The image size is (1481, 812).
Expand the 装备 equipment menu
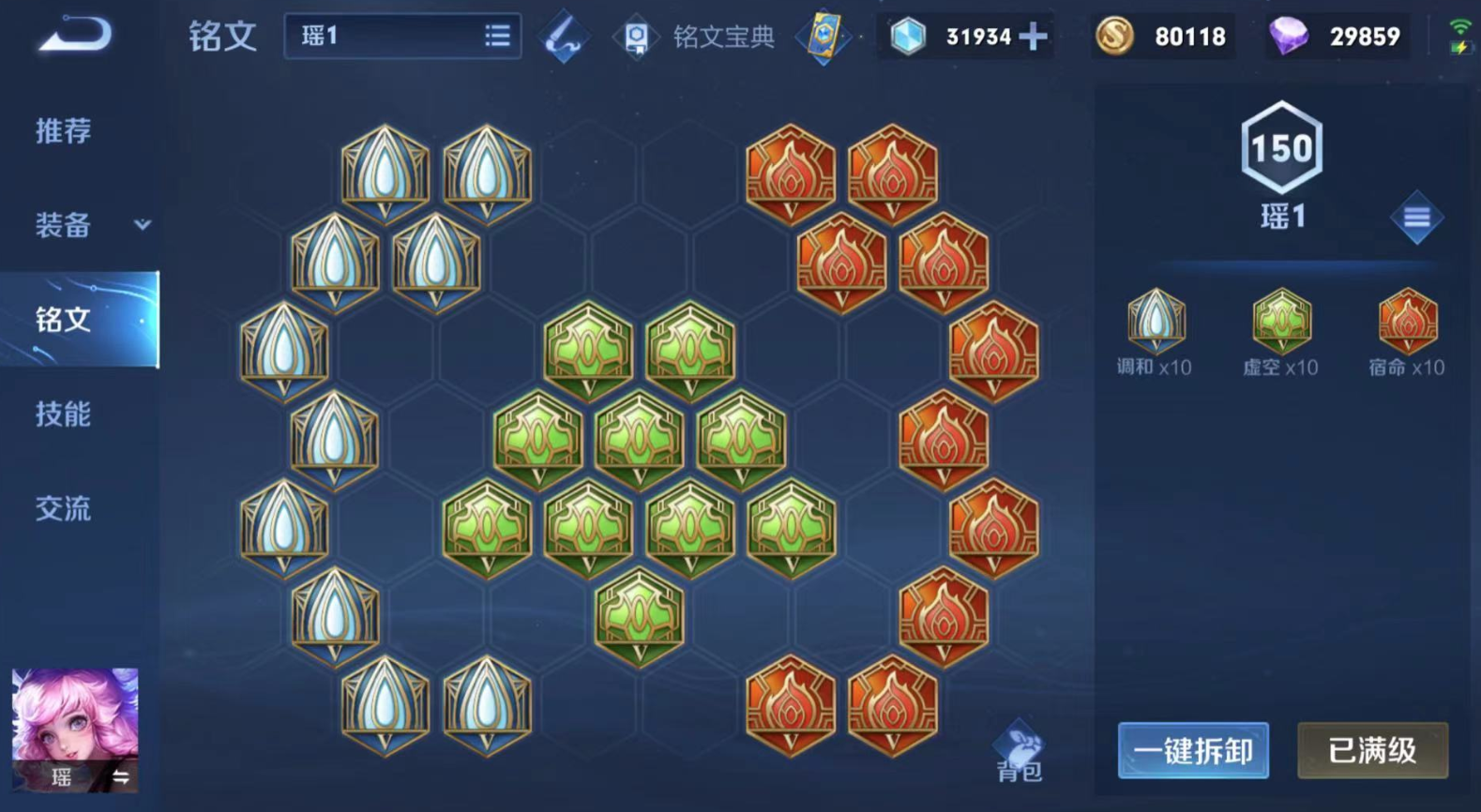click(90, 225)
